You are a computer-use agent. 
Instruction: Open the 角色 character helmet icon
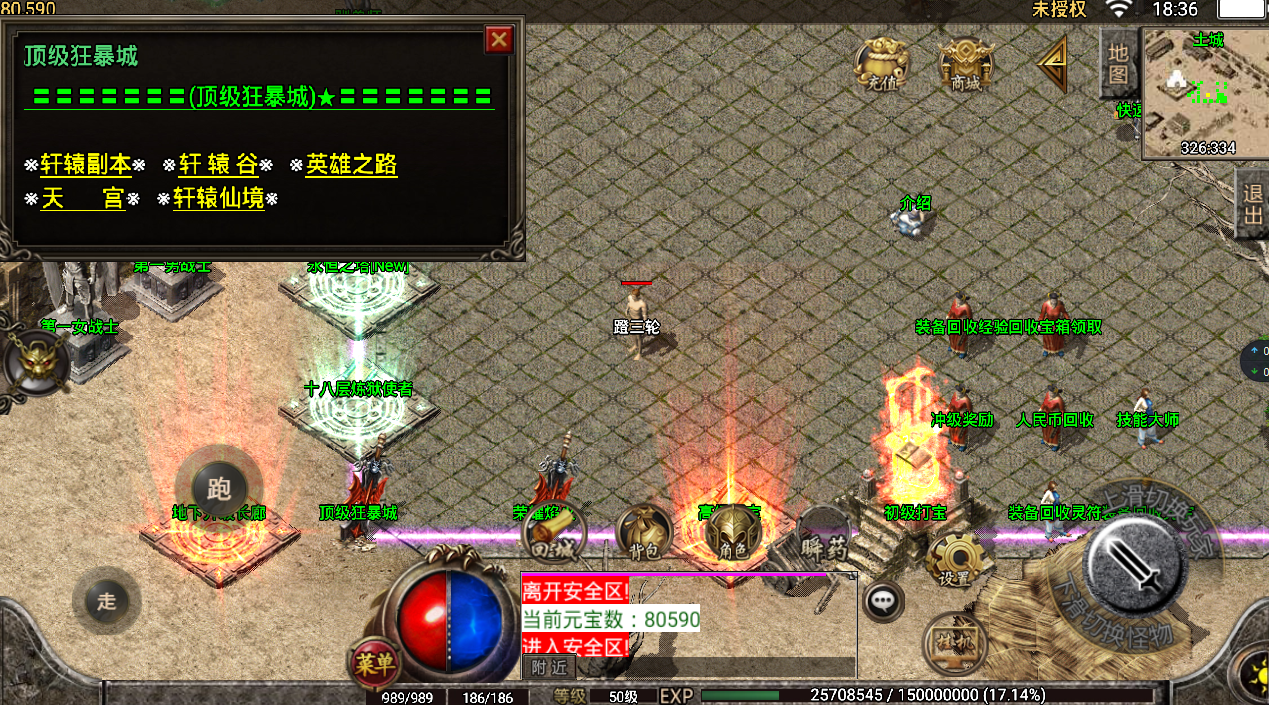click(x=733, y=534)
